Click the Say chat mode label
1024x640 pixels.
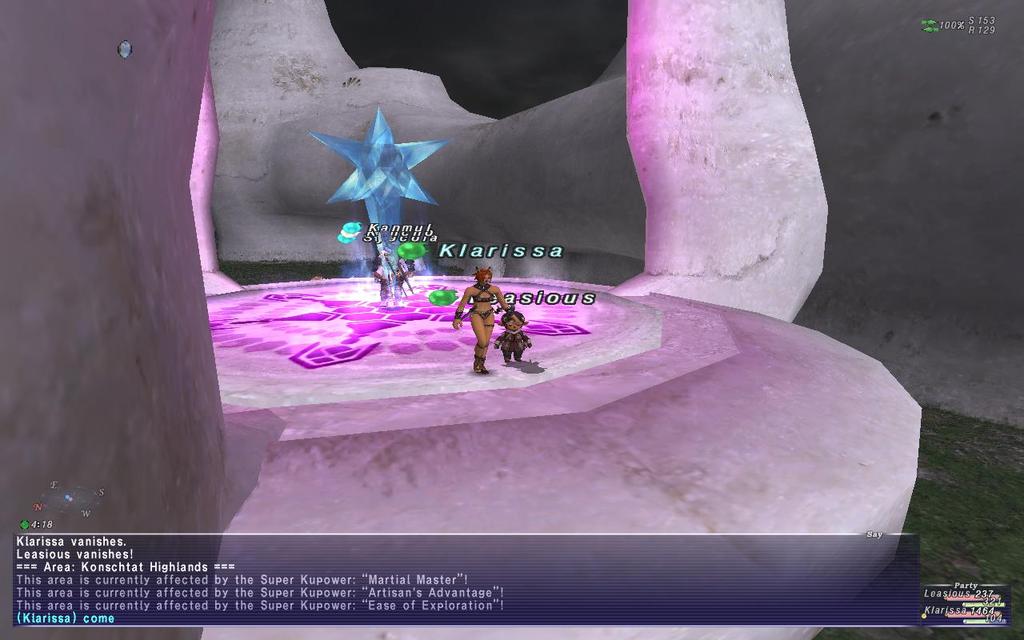click(x=874, y=535)
